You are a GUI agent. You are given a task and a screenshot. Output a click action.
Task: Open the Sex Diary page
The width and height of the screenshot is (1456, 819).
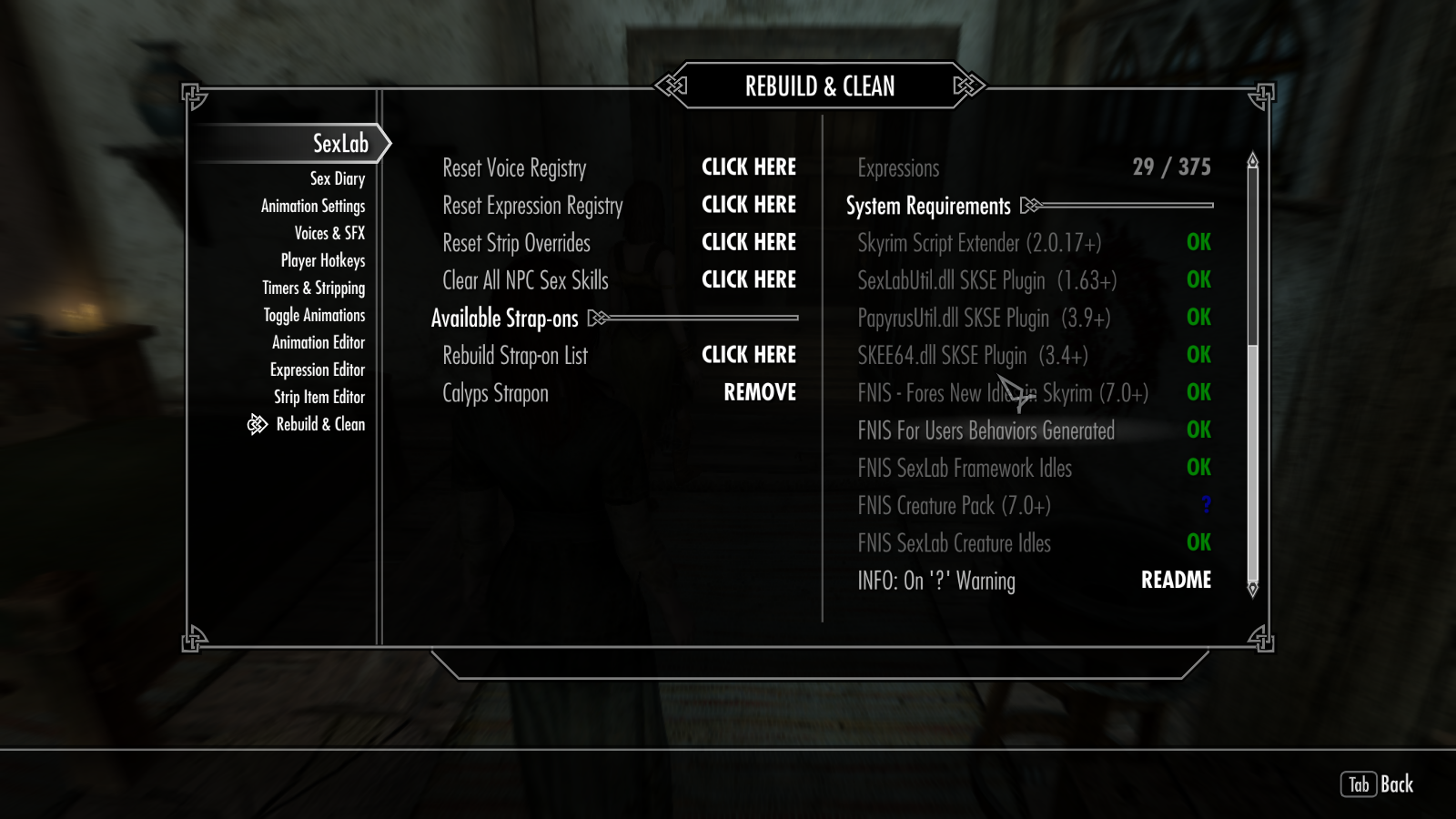point(337,179)
